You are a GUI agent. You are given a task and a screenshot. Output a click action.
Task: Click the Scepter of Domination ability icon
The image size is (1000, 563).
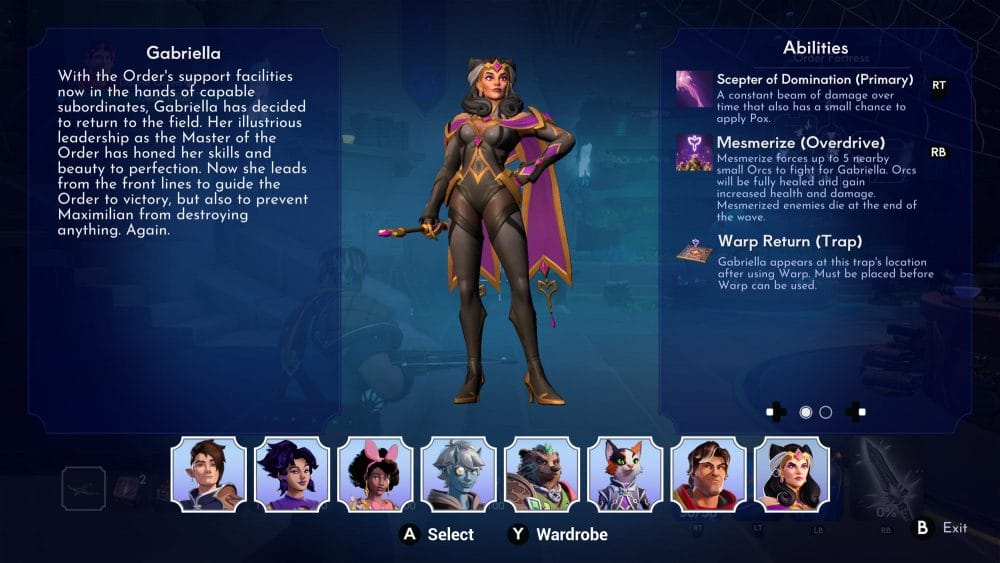point(694,88)
